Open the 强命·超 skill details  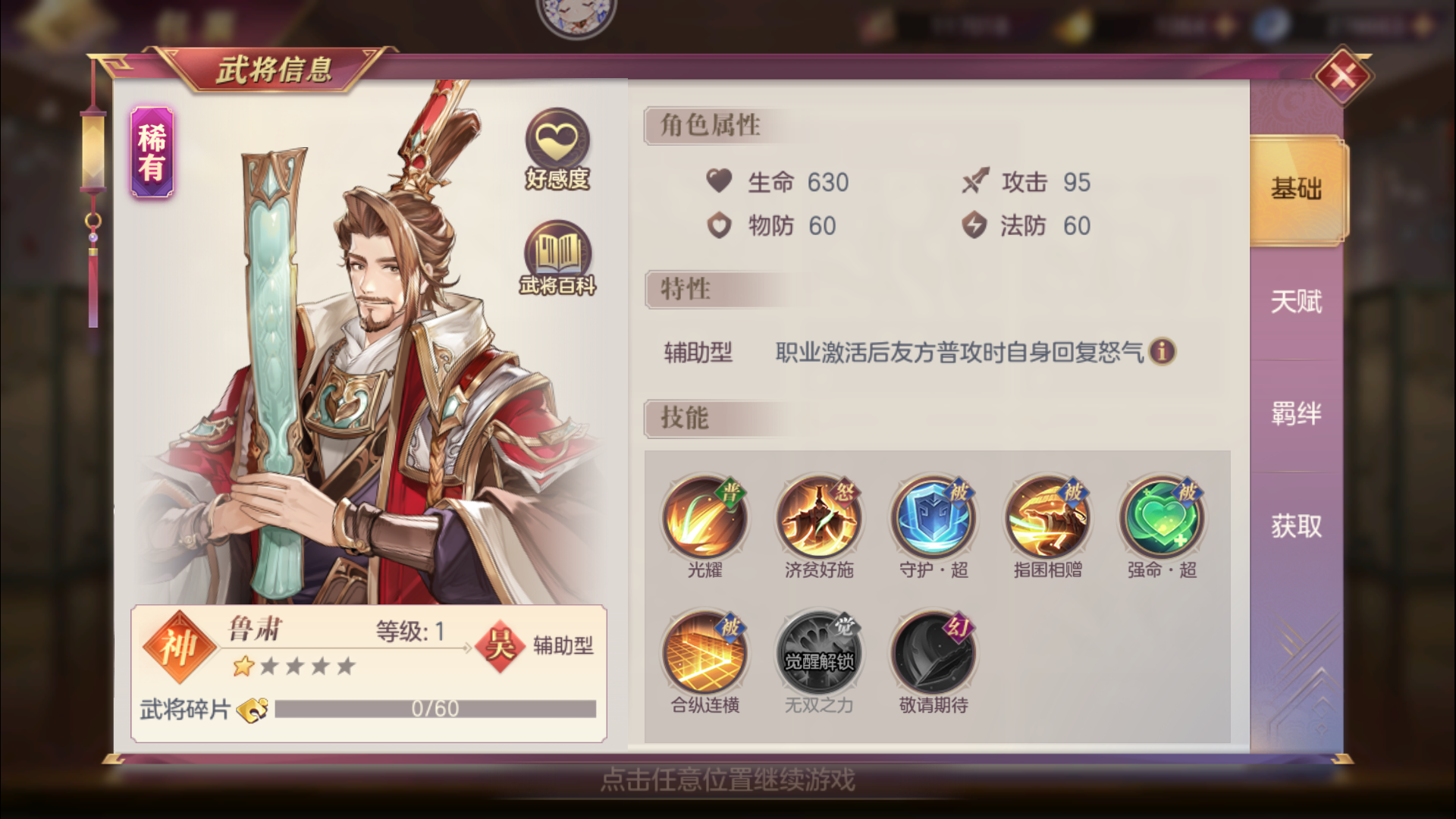[x=1161, y=518]
